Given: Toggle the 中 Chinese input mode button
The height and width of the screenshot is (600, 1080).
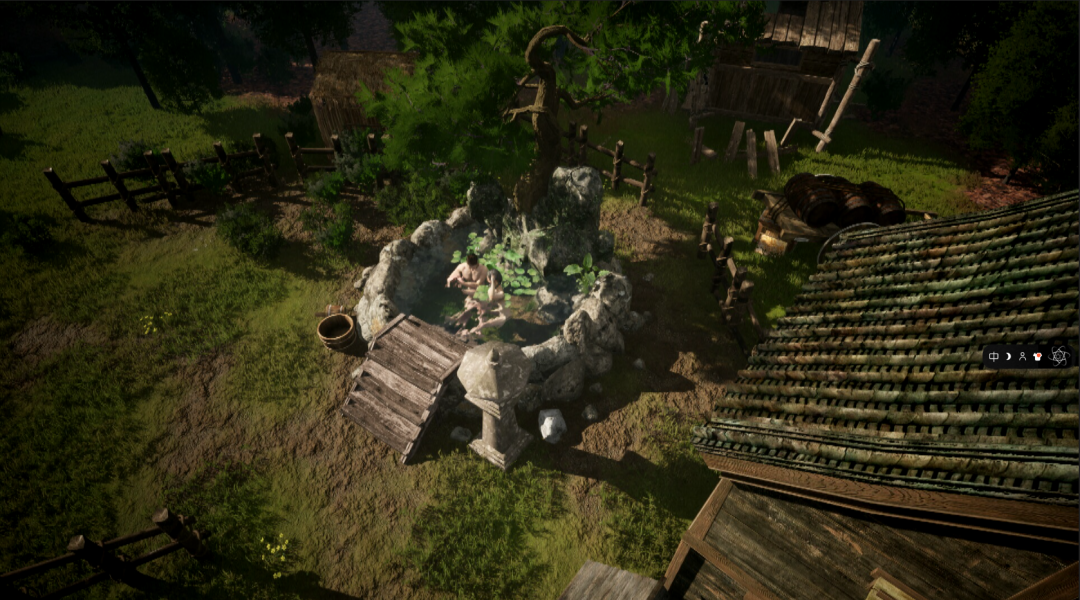Looking at the screenshot, I should [x=993, y=356].
